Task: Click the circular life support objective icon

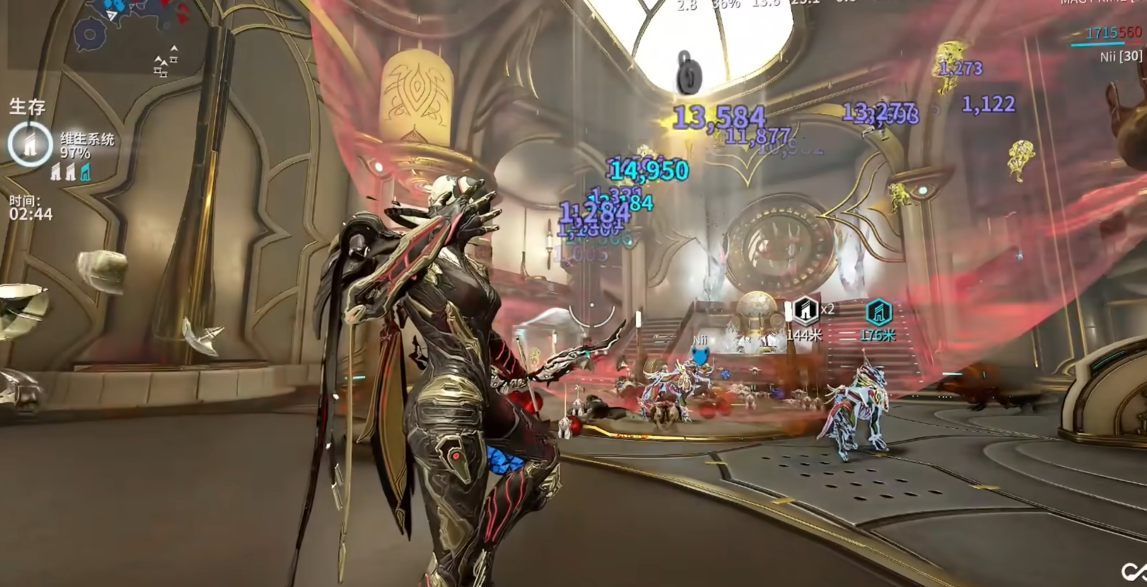Action: 30,144
